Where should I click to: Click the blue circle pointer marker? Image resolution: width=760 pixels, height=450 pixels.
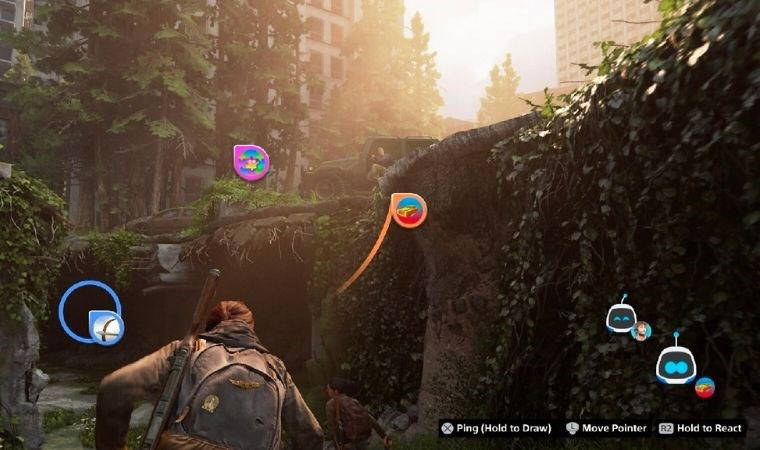click(x=90, y=311)
